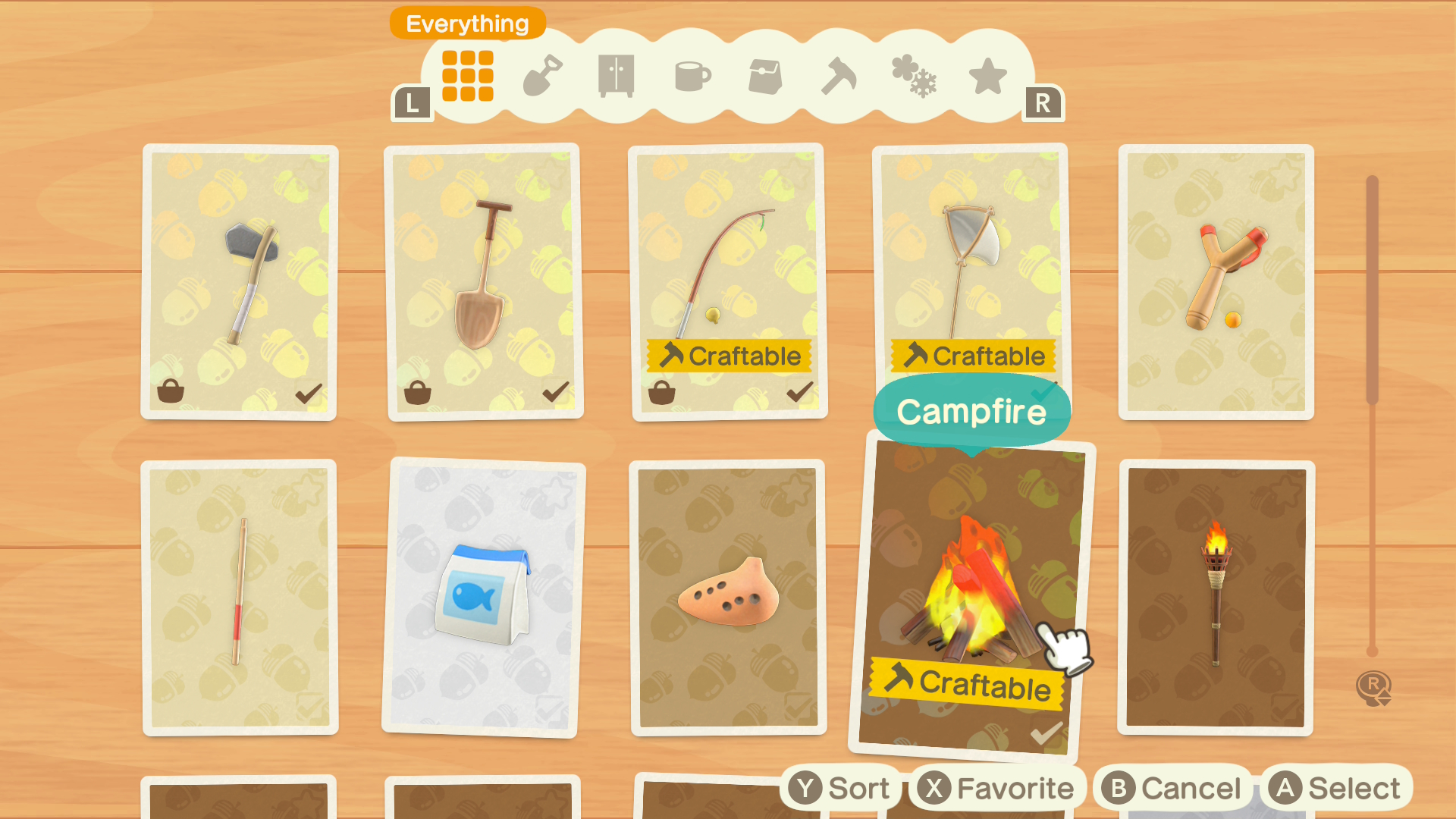
Task: Open the star favorites tab
Action: tap(987, 76)
